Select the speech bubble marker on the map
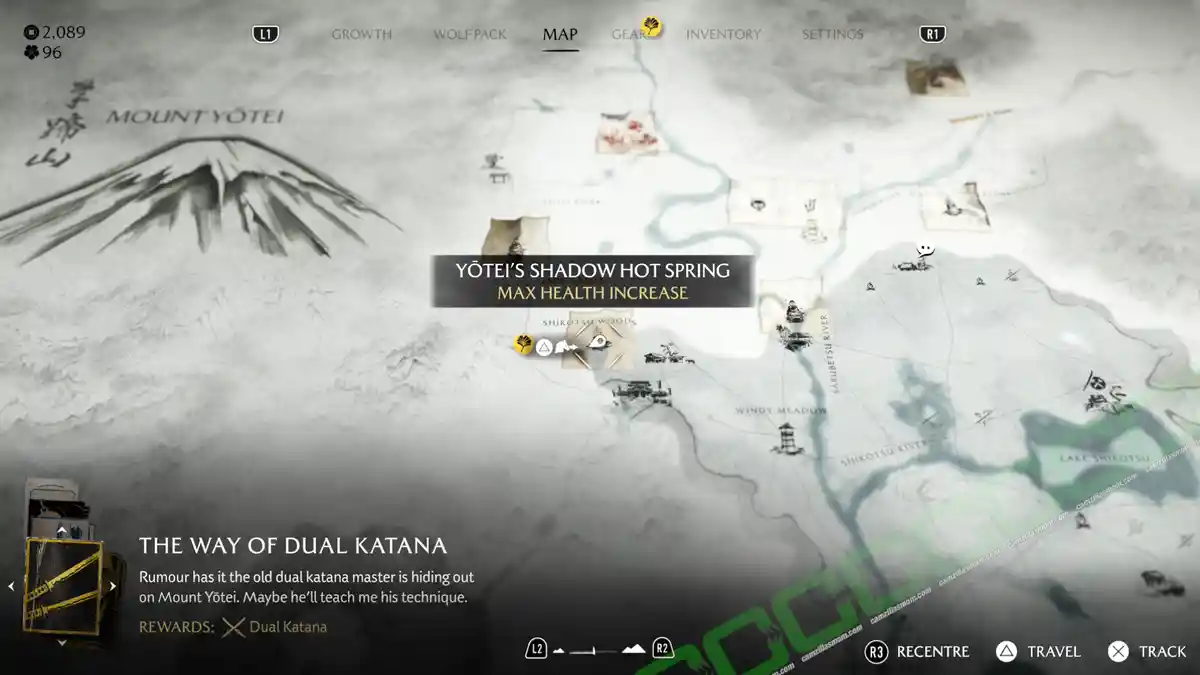The width and height of the screenshot is (1200, 675). point(927,249)
